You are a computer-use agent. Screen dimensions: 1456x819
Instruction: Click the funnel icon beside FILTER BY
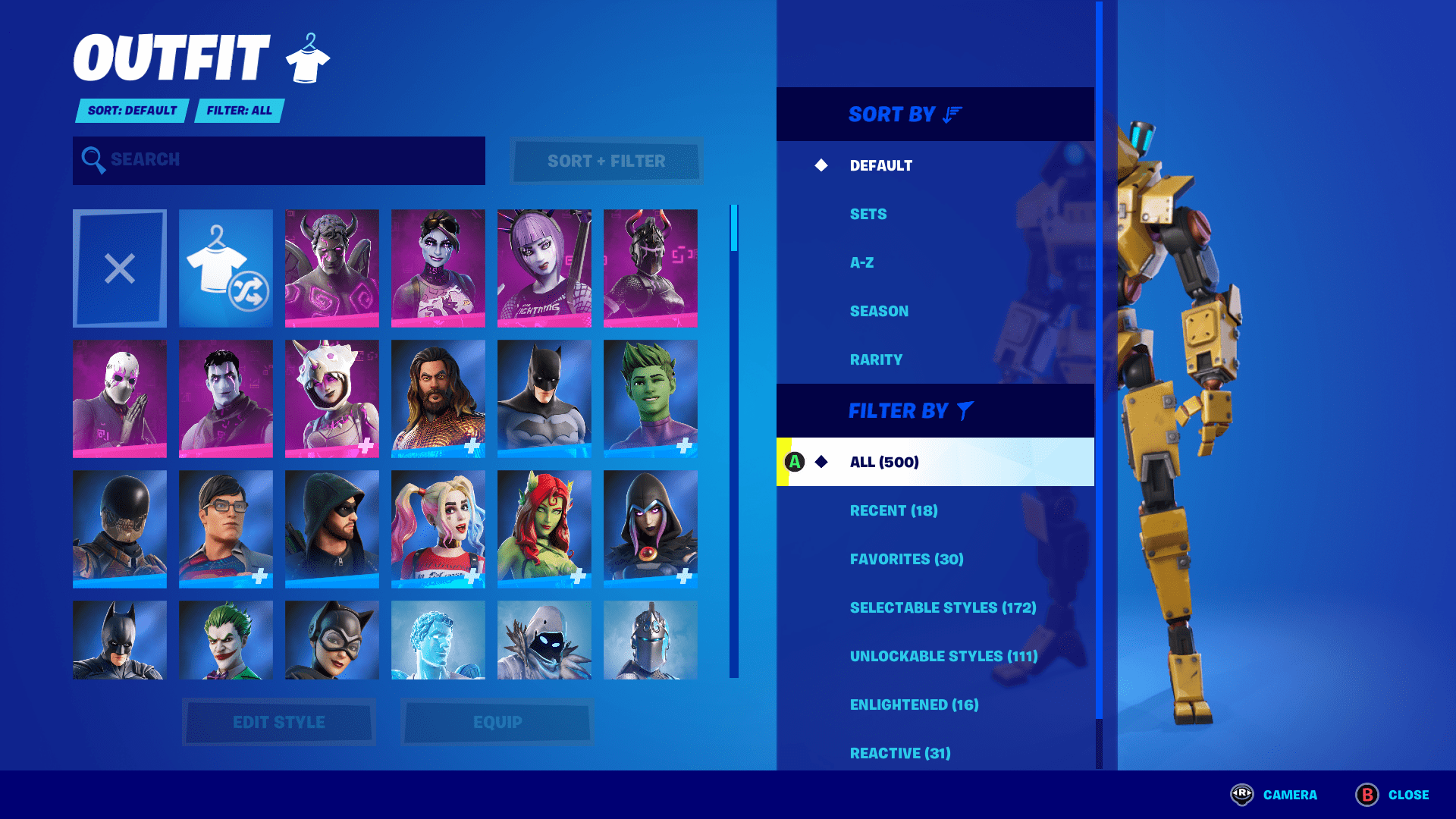pyautogui.click(x=962, y=410)
